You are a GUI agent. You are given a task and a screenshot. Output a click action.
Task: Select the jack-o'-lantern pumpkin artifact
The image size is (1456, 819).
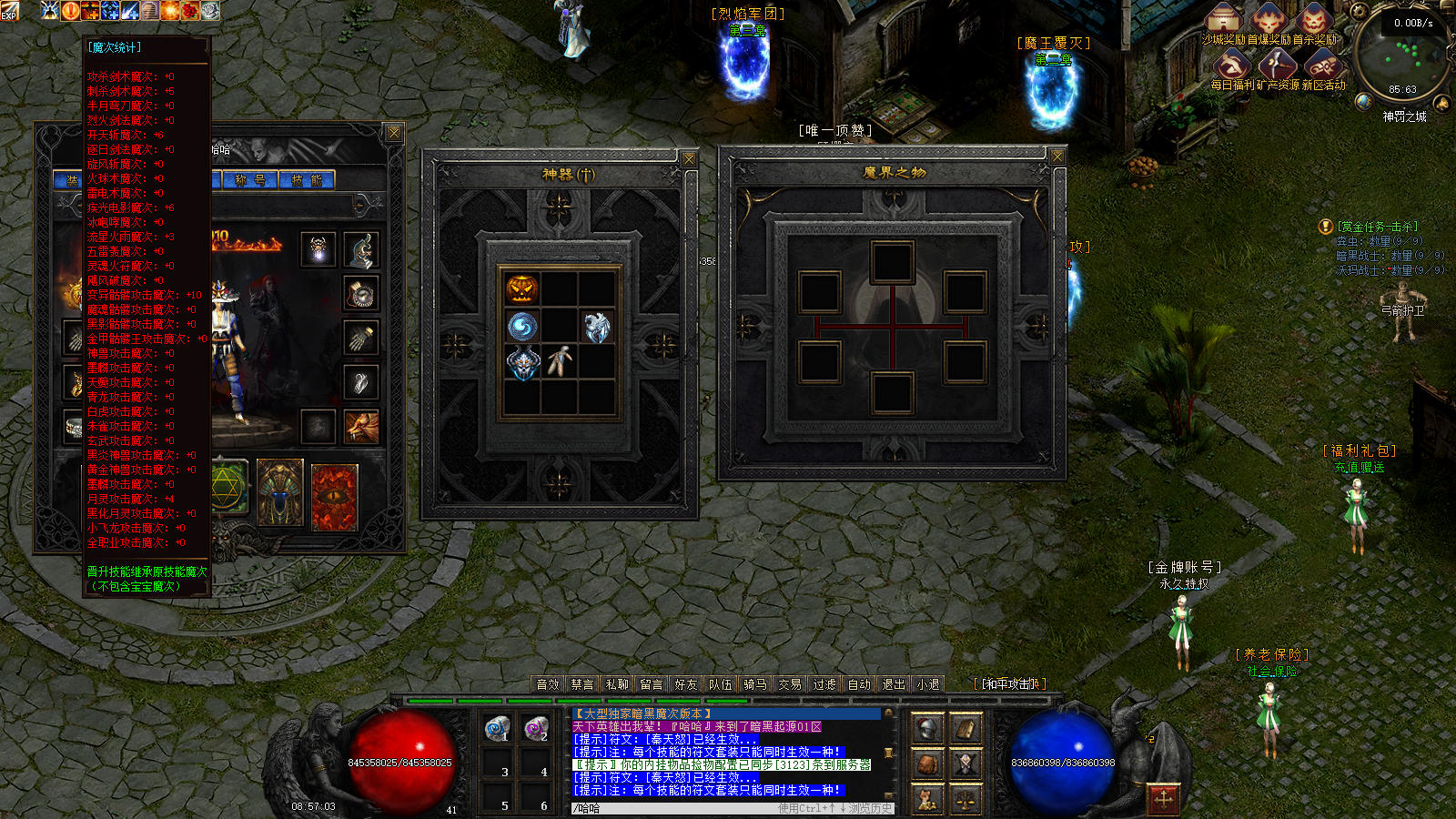coord(522,289)
